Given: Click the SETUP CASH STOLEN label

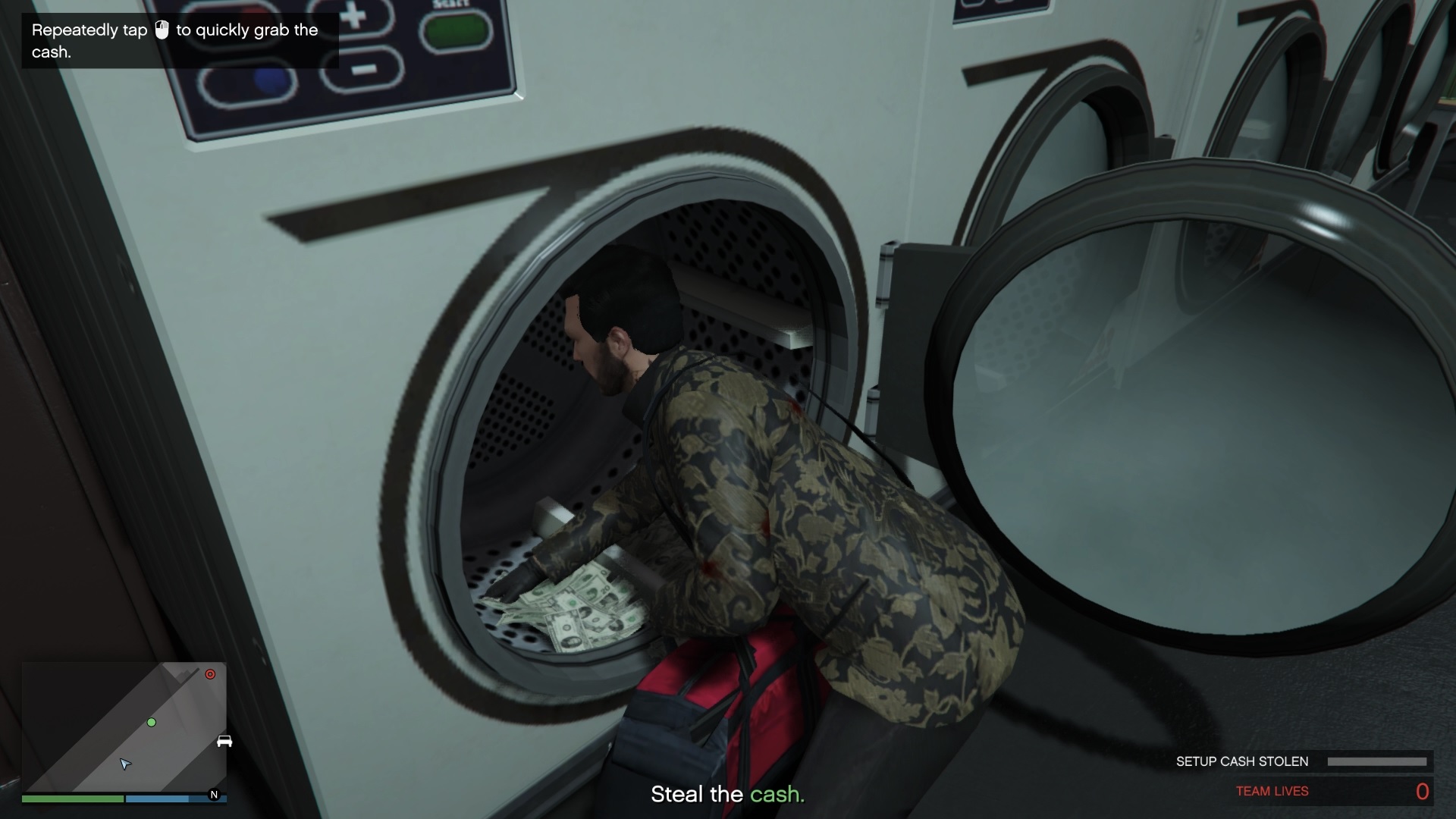Looking at the screenshot, I should (x=1241, y=761).
